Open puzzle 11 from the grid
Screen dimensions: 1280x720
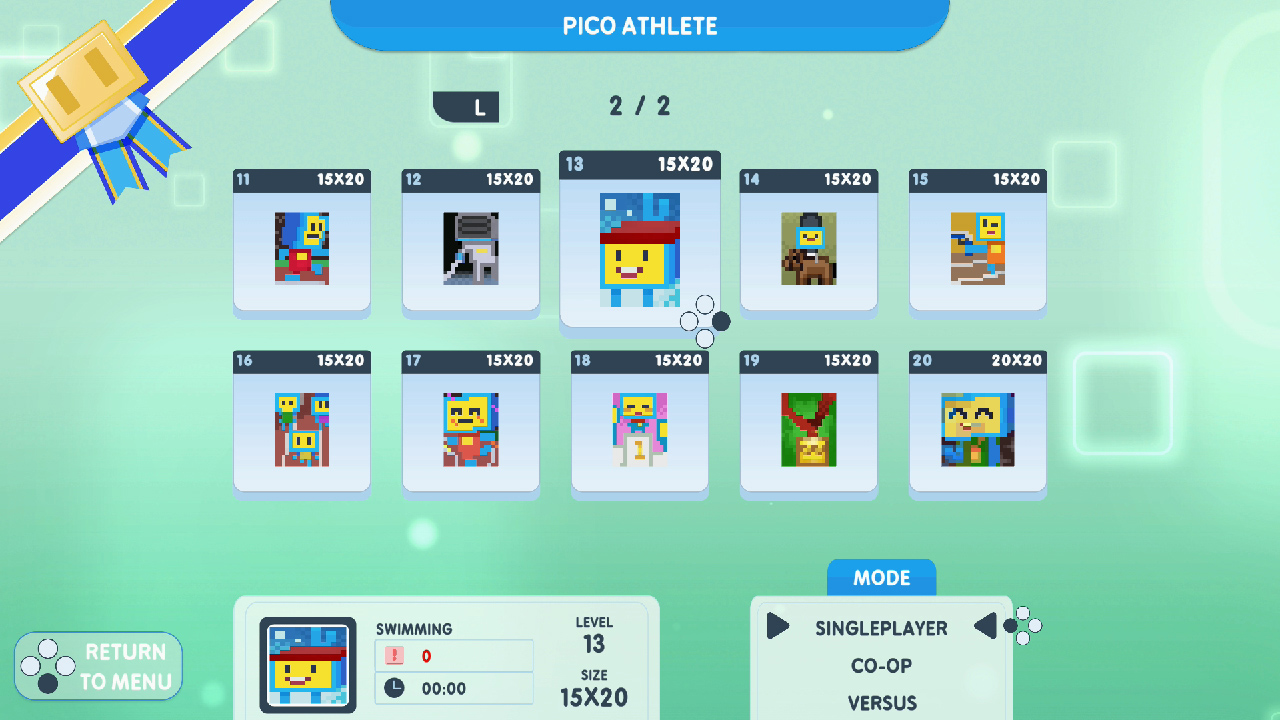[x=301, y=243]
